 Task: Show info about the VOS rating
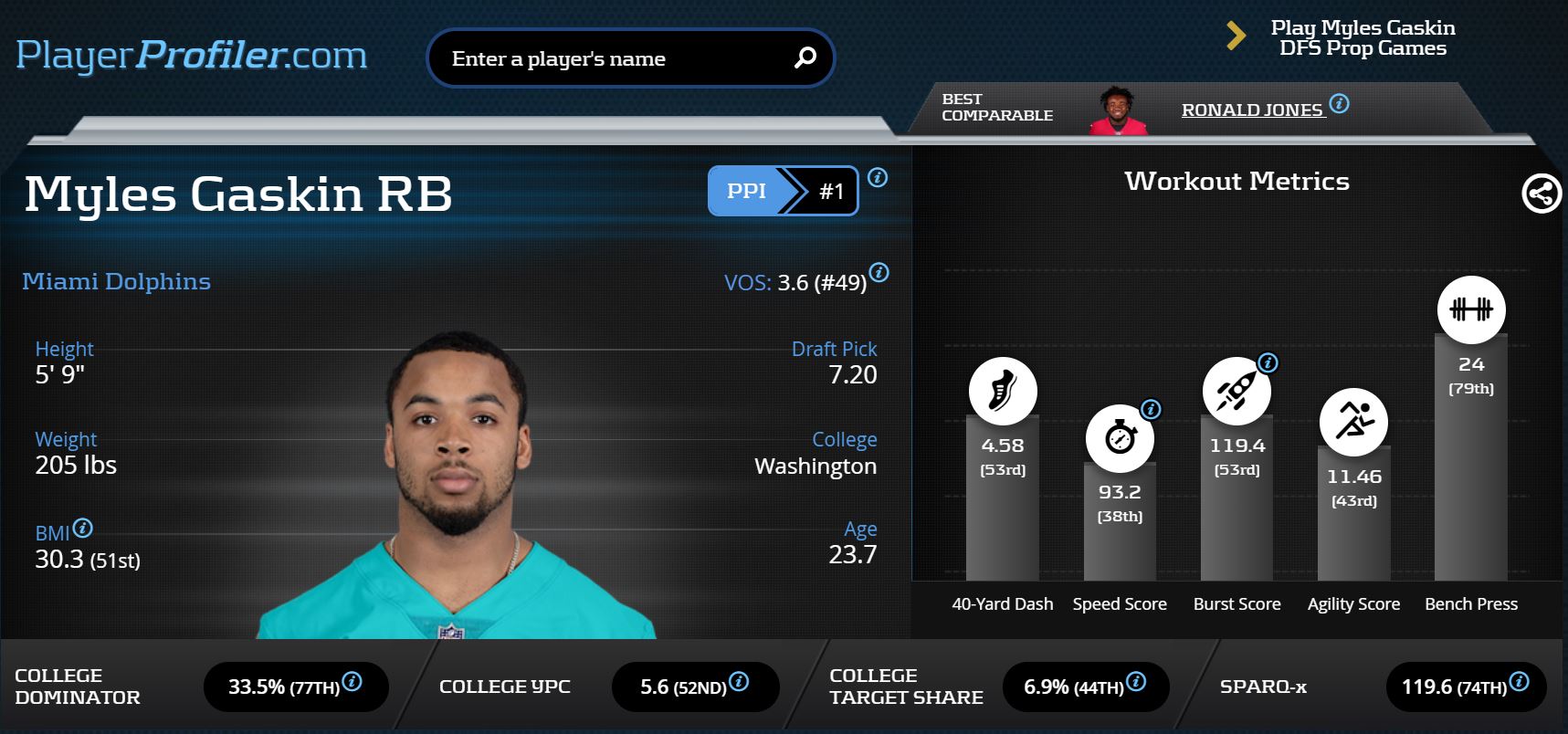pyautogui.click(x=879, y=272)
